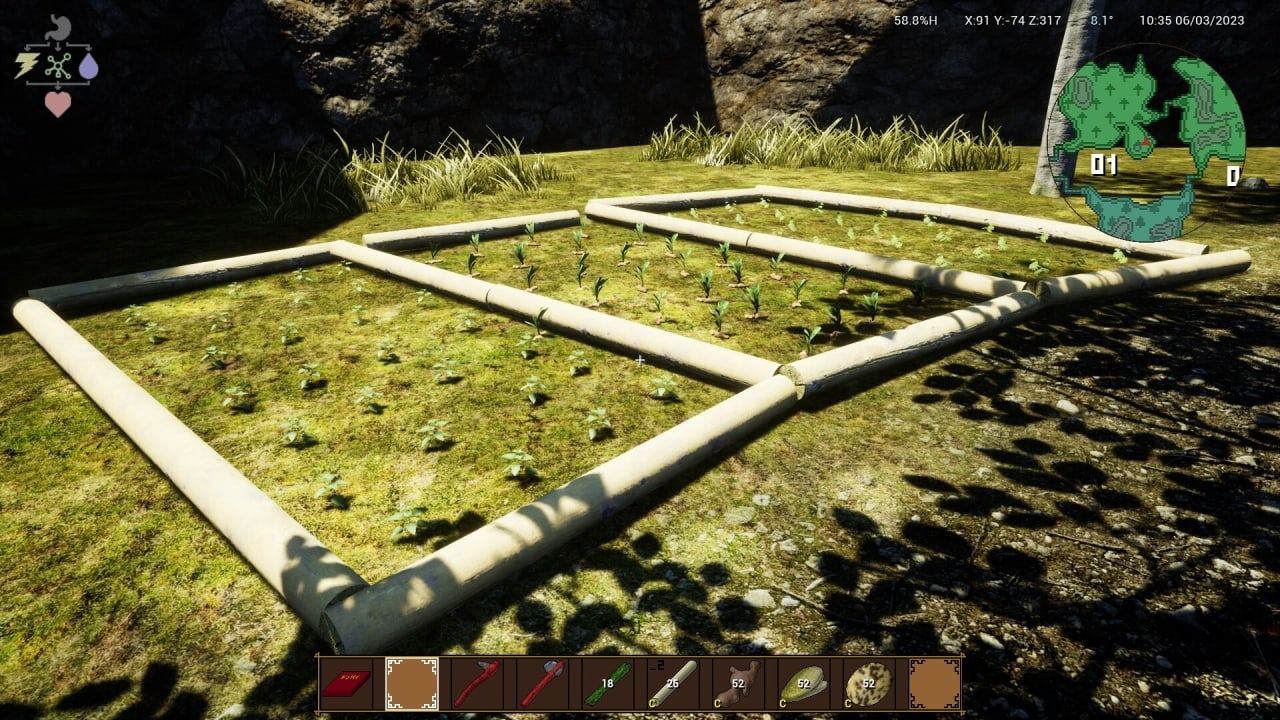Click the stomach hunger status icon
The width and height of the screenshot is (1280, 720).
[x=58, y=28]
